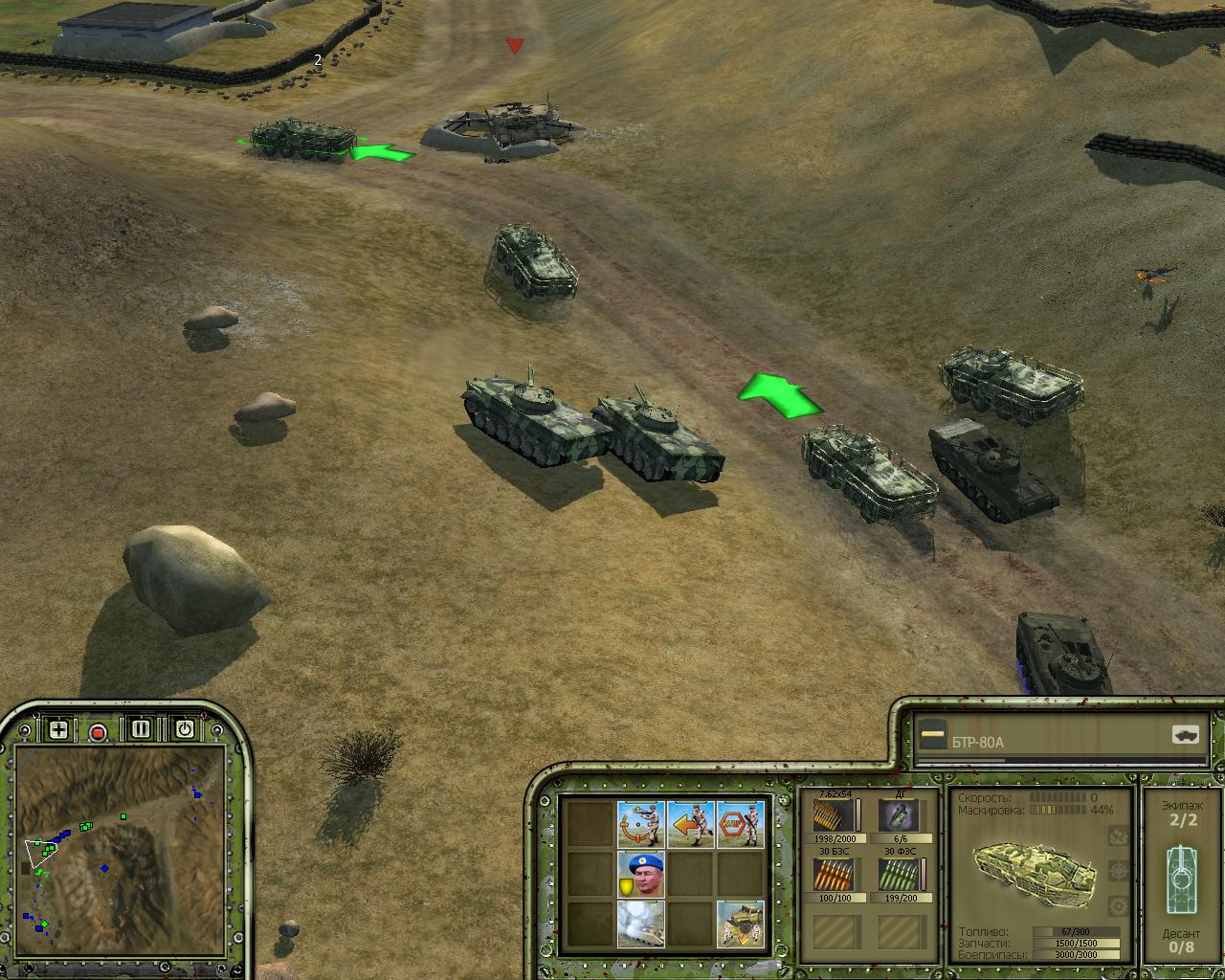Select the ДГ smoke grenade slot
This screenshot has width=1225, height=980.
(899, 816)
